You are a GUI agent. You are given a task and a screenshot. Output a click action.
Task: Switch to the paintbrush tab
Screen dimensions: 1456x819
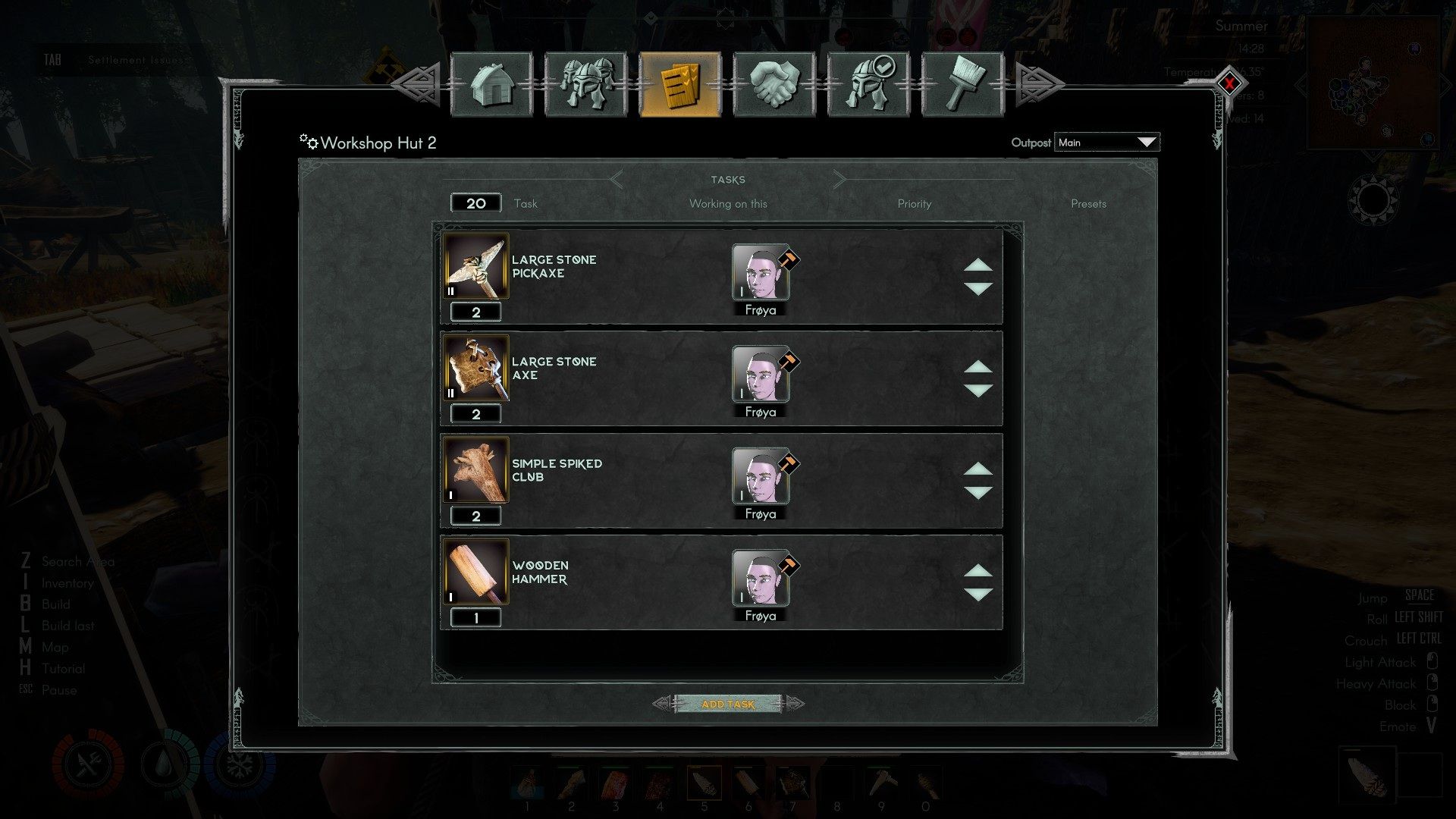[x=962, y=84]
